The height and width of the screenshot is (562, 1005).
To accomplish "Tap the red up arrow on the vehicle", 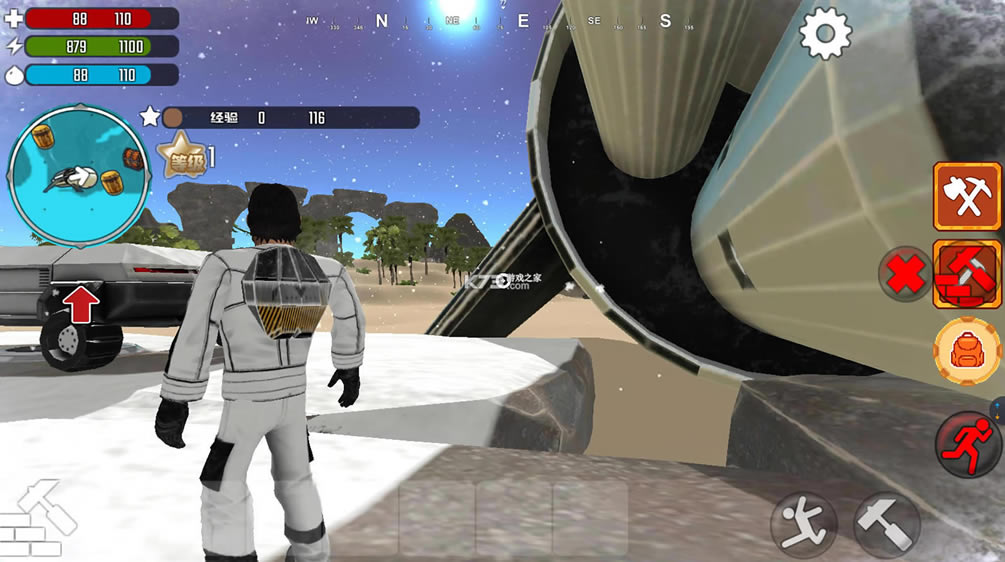I will point(81,304).
